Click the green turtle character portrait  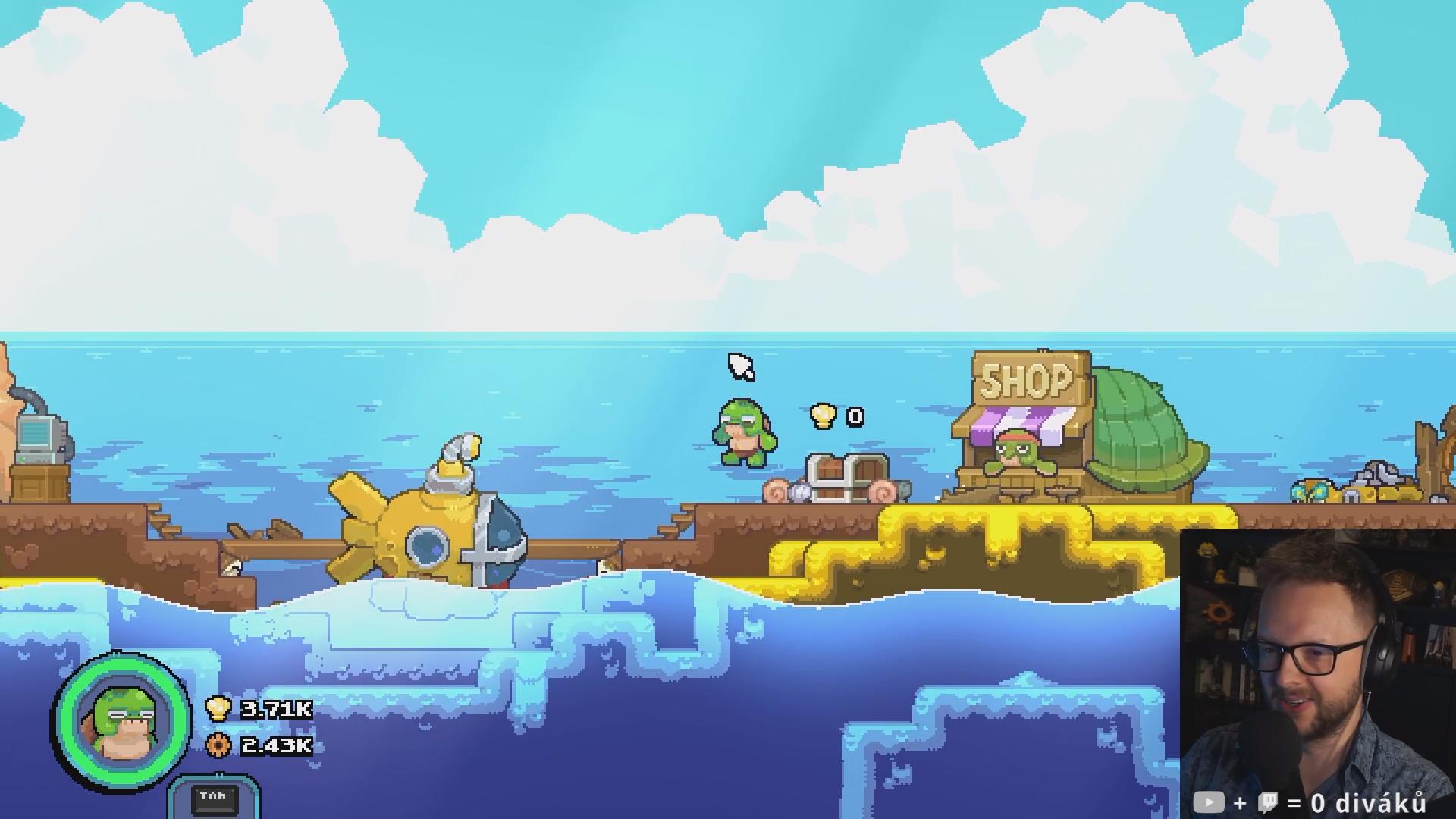pos(121,721)
